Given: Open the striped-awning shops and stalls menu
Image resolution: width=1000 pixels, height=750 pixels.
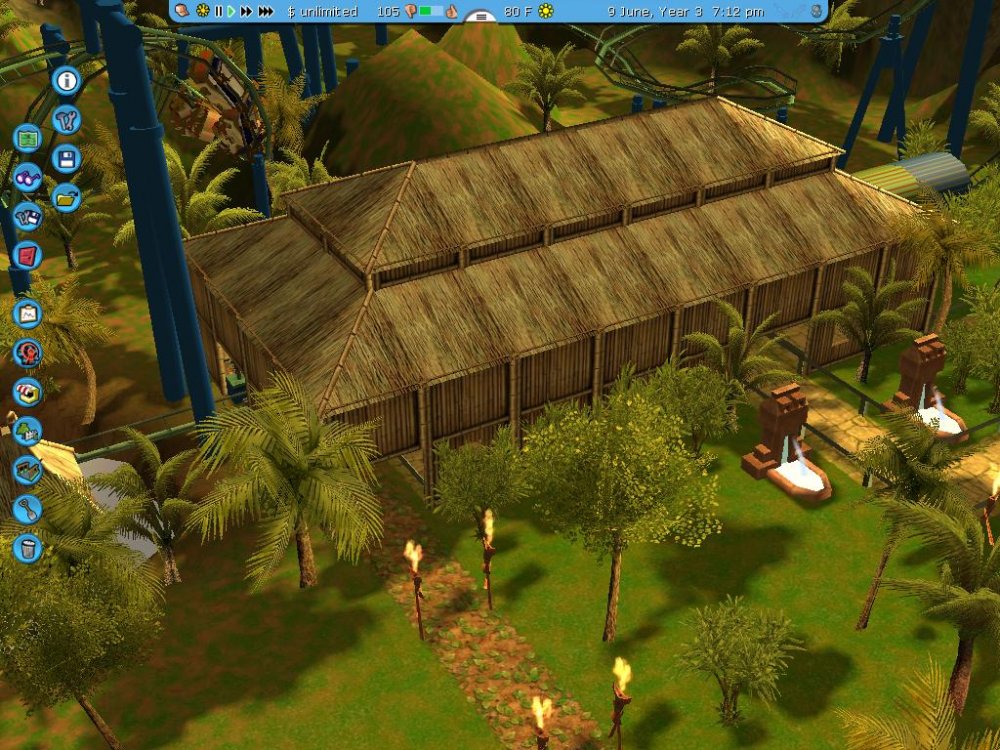Looking at the screenshot, I should (28, 392).
